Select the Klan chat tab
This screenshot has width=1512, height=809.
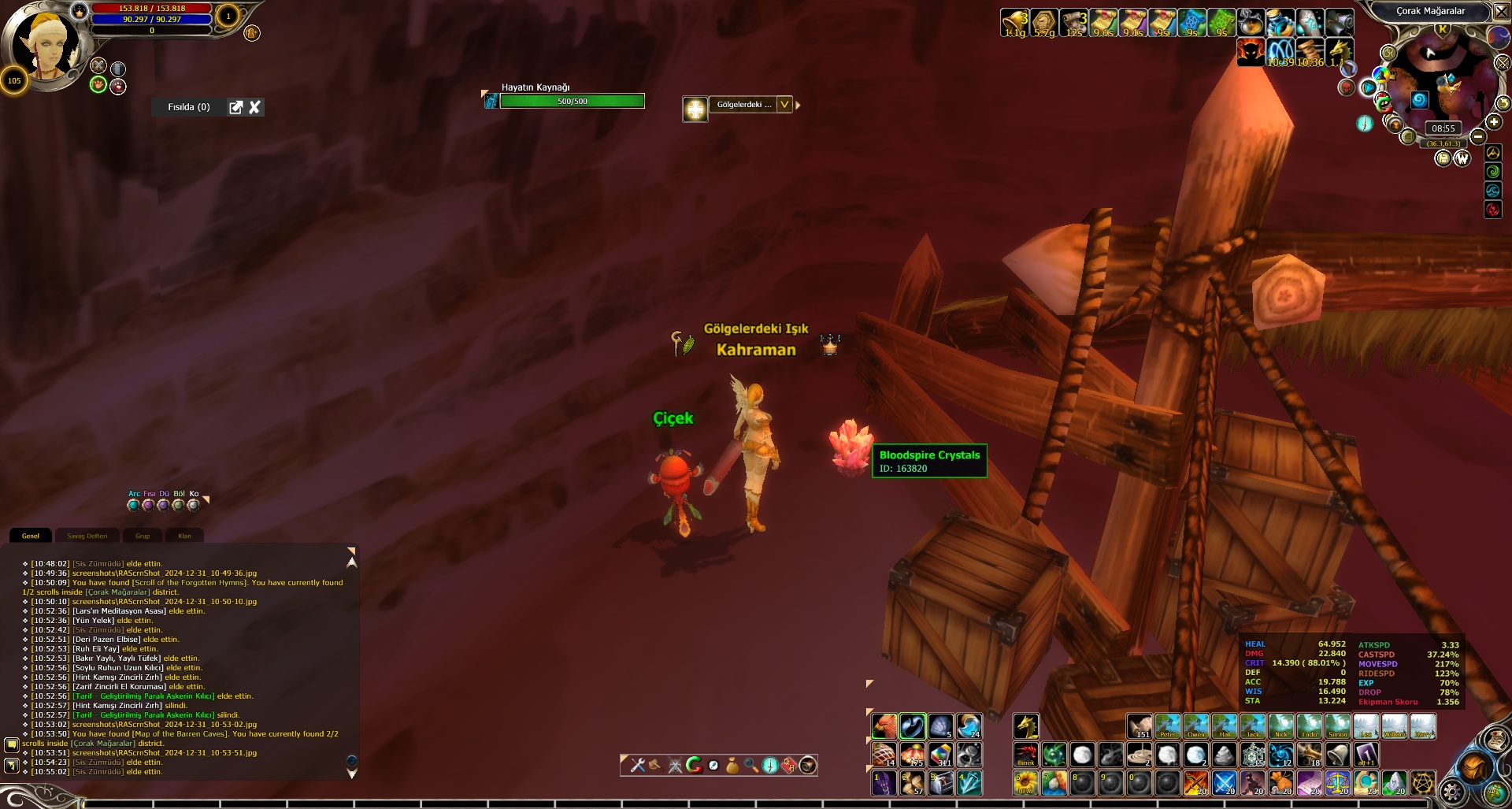[x=184, y=536]
